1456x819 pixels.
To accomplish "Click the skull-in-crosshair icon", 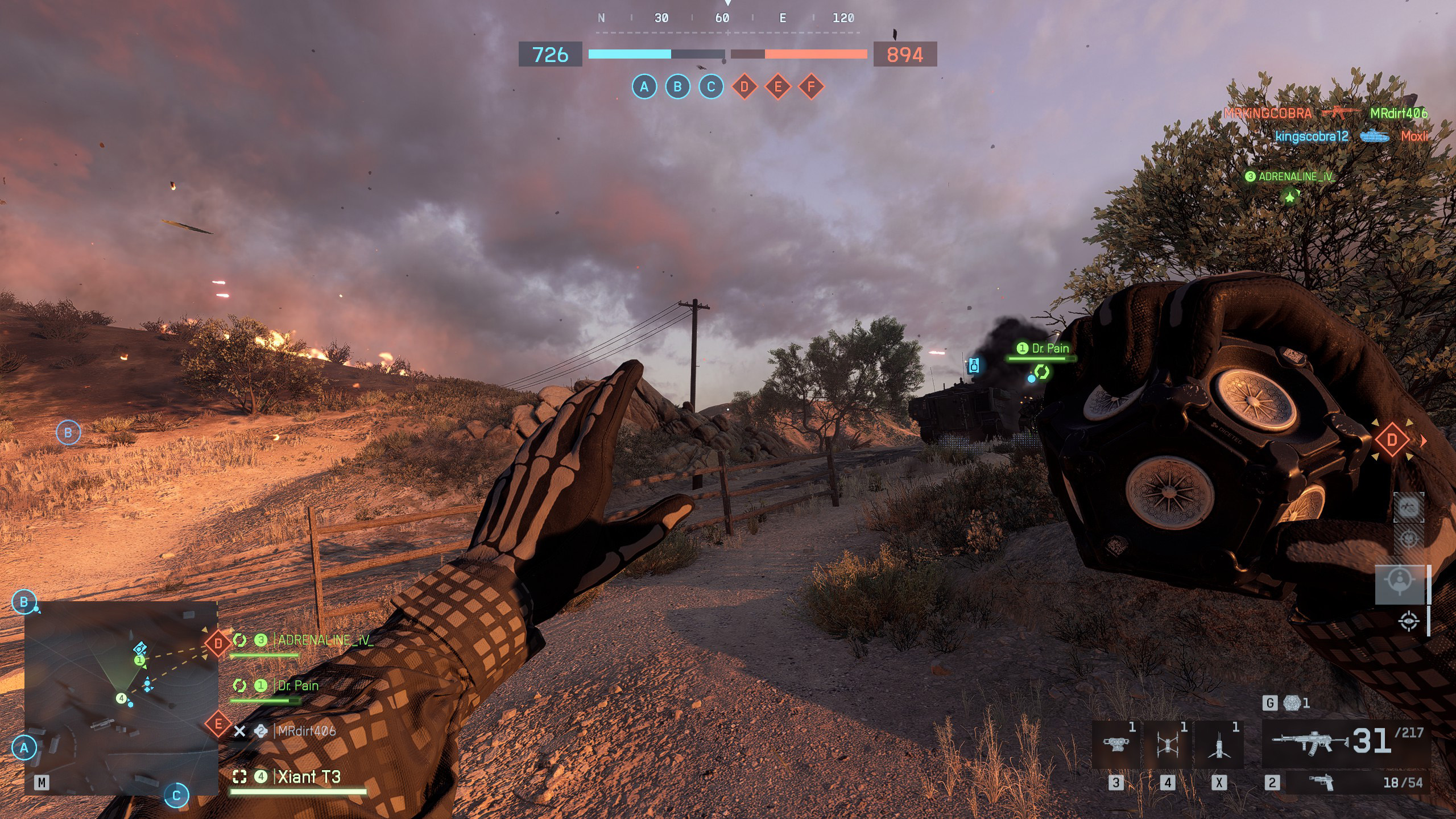I will point(1408,537).
